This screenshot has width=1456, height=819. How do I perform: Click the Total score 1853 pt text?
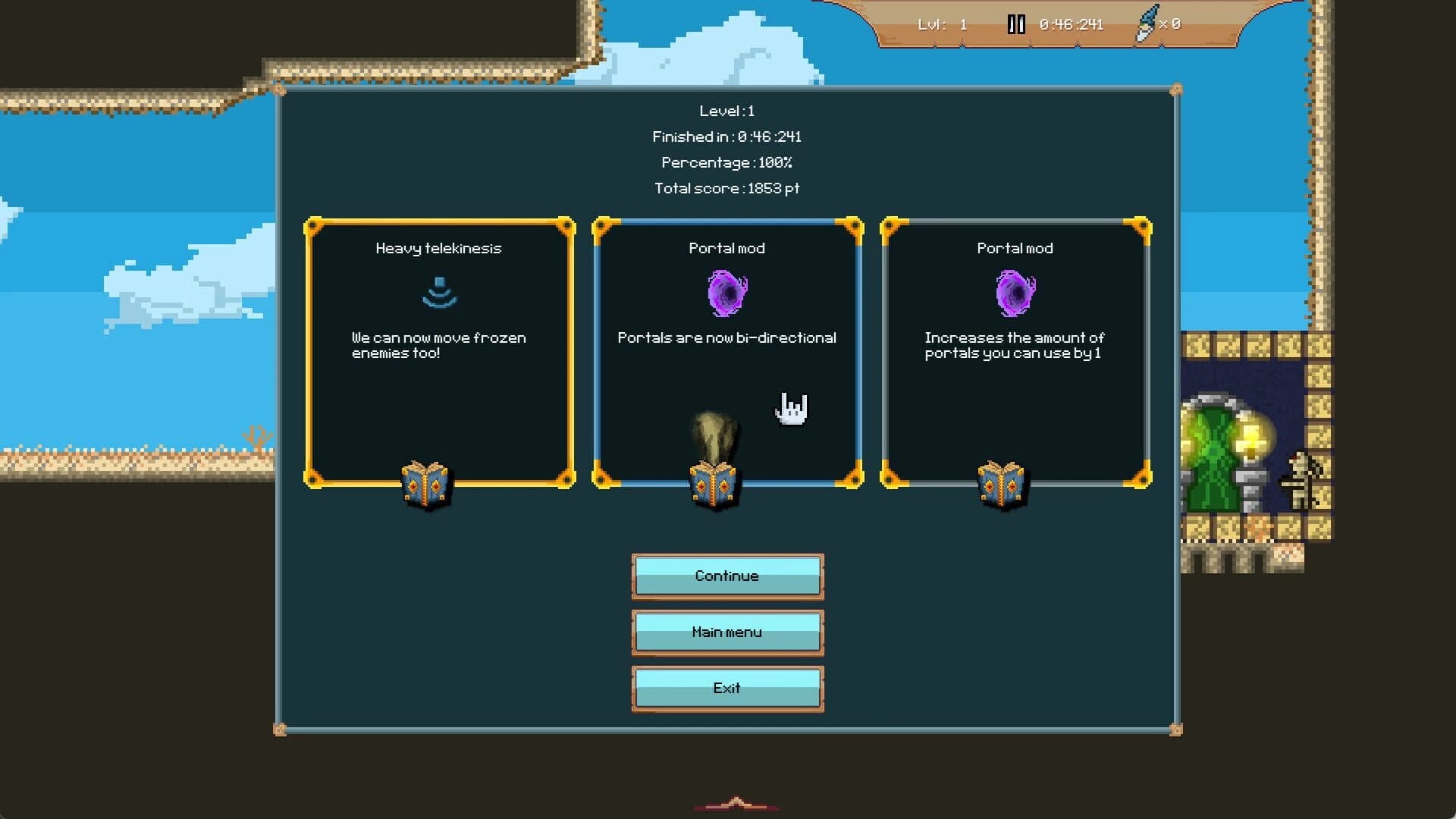coord(727,189)
